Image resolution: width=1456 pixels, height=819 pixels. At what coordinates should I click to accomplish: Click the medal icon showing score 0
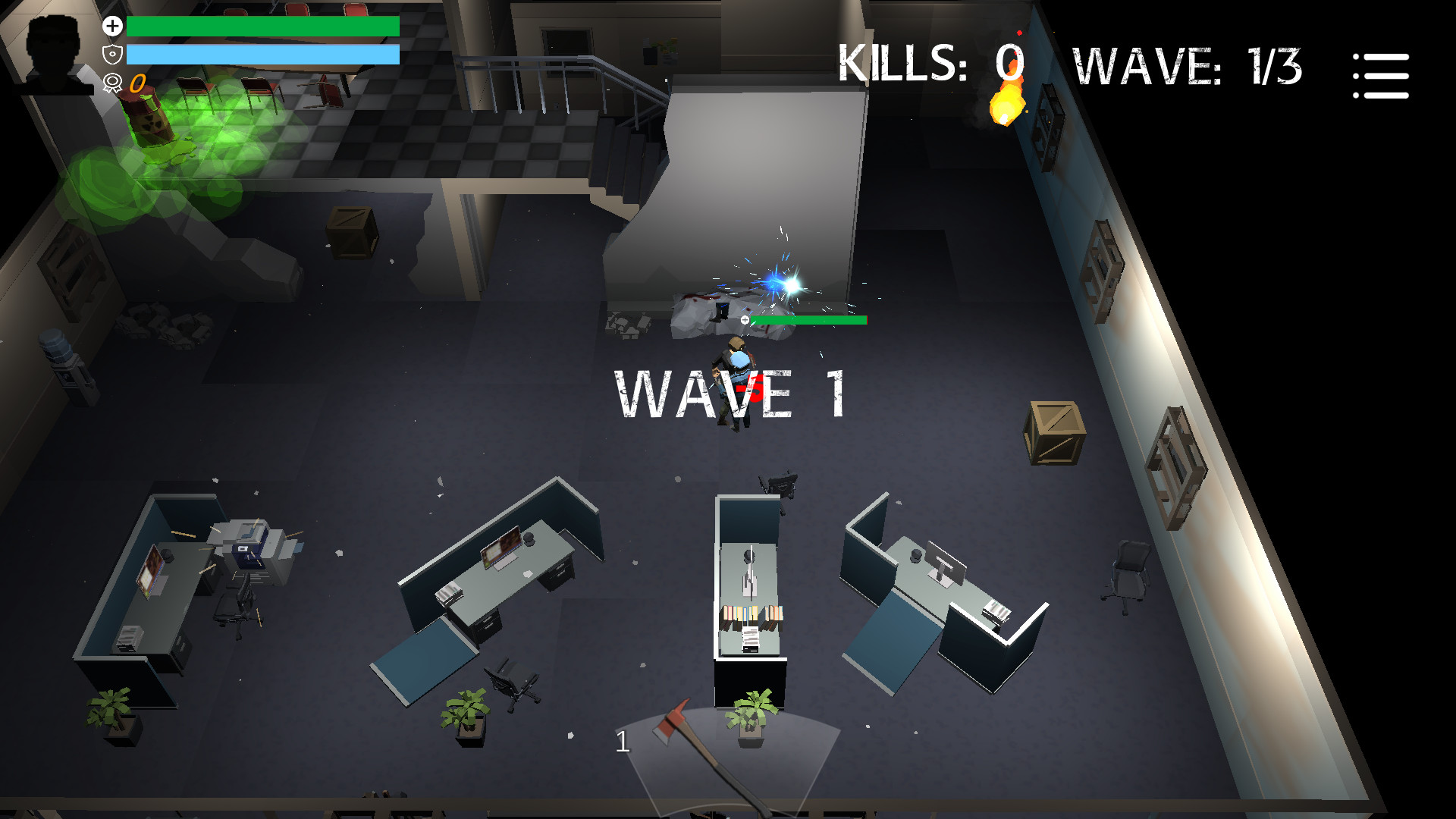coord(112,81)
